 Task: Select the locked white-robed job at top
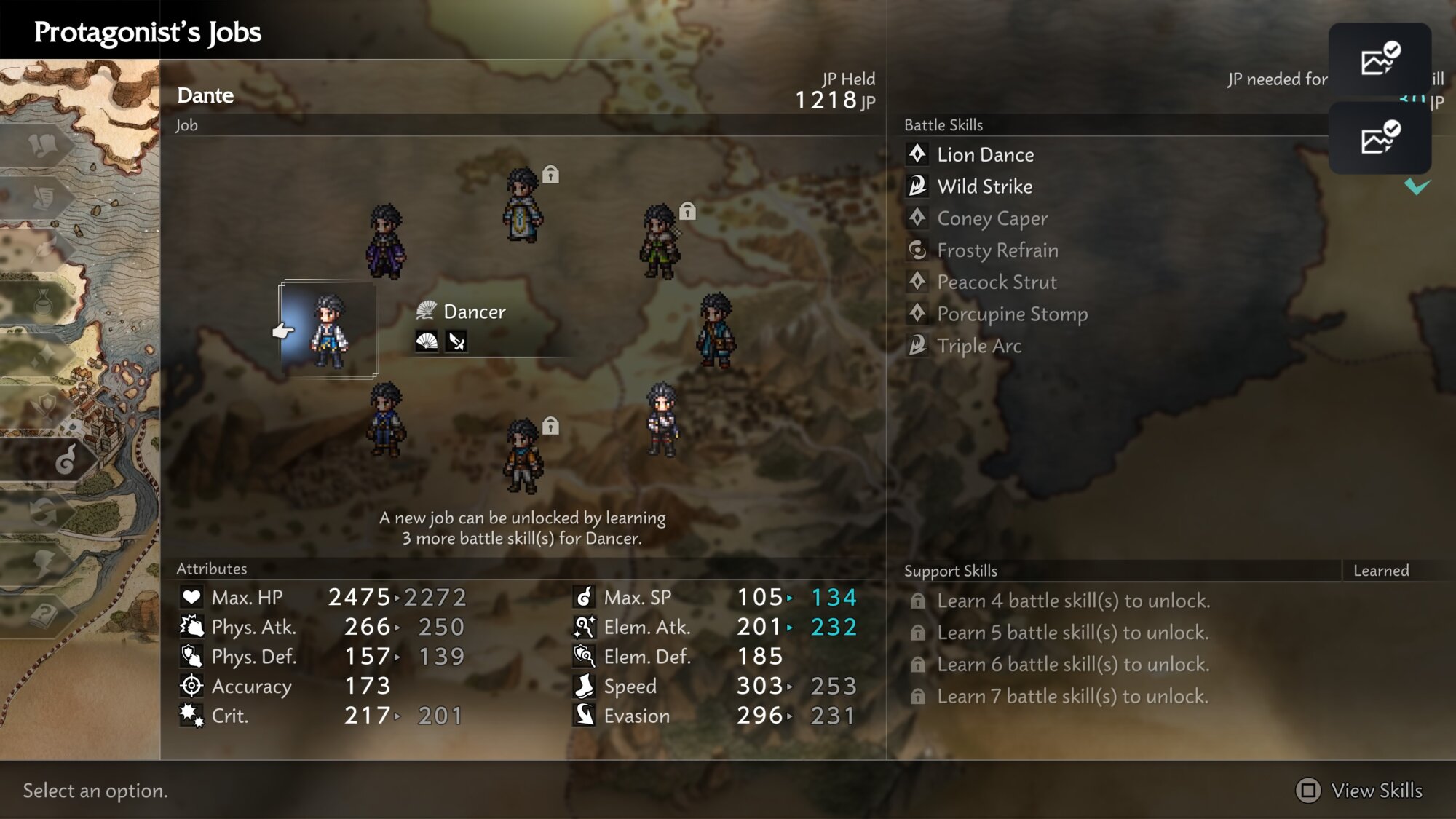click(523, 205)
